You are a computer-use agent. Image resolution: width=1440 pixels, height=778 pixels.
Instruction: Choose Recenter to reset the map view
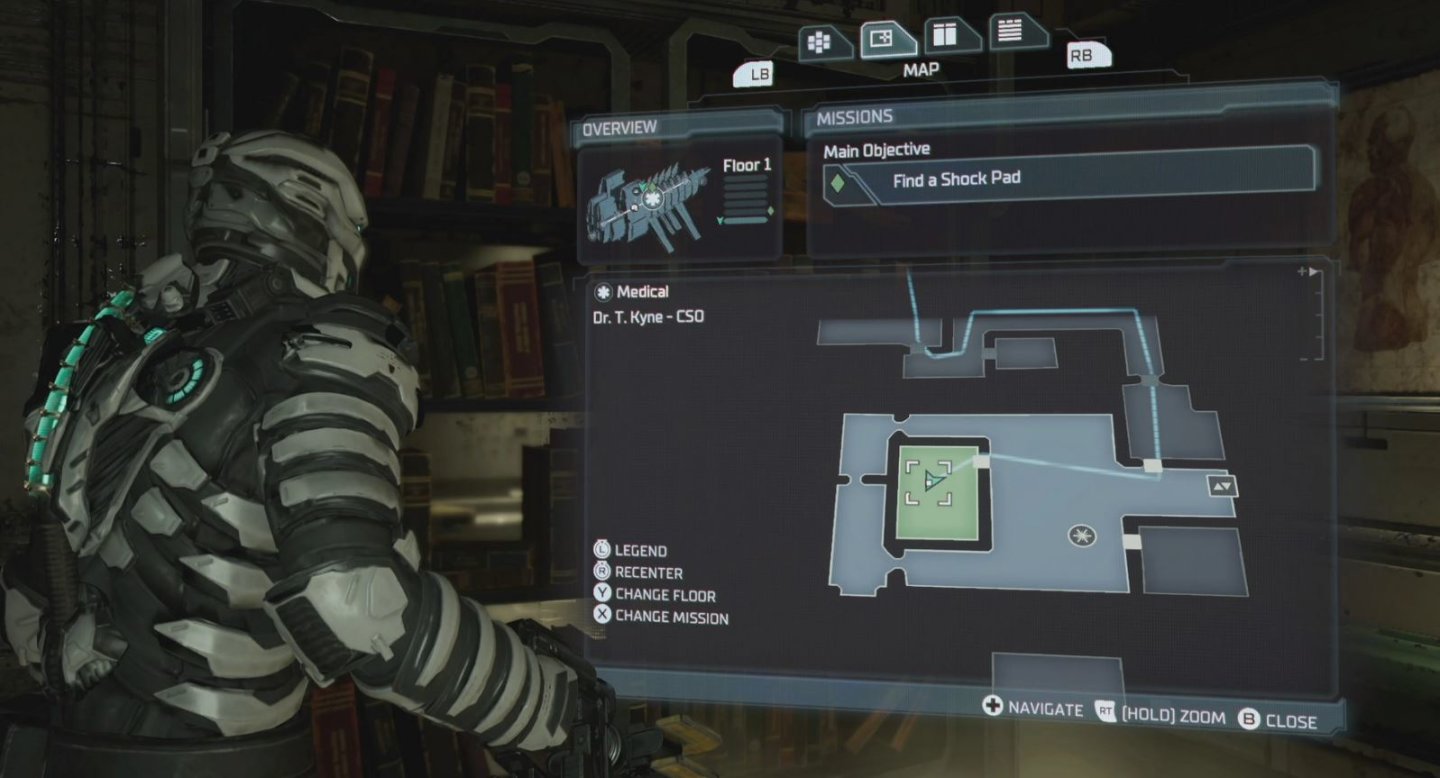tap(638, 573)
